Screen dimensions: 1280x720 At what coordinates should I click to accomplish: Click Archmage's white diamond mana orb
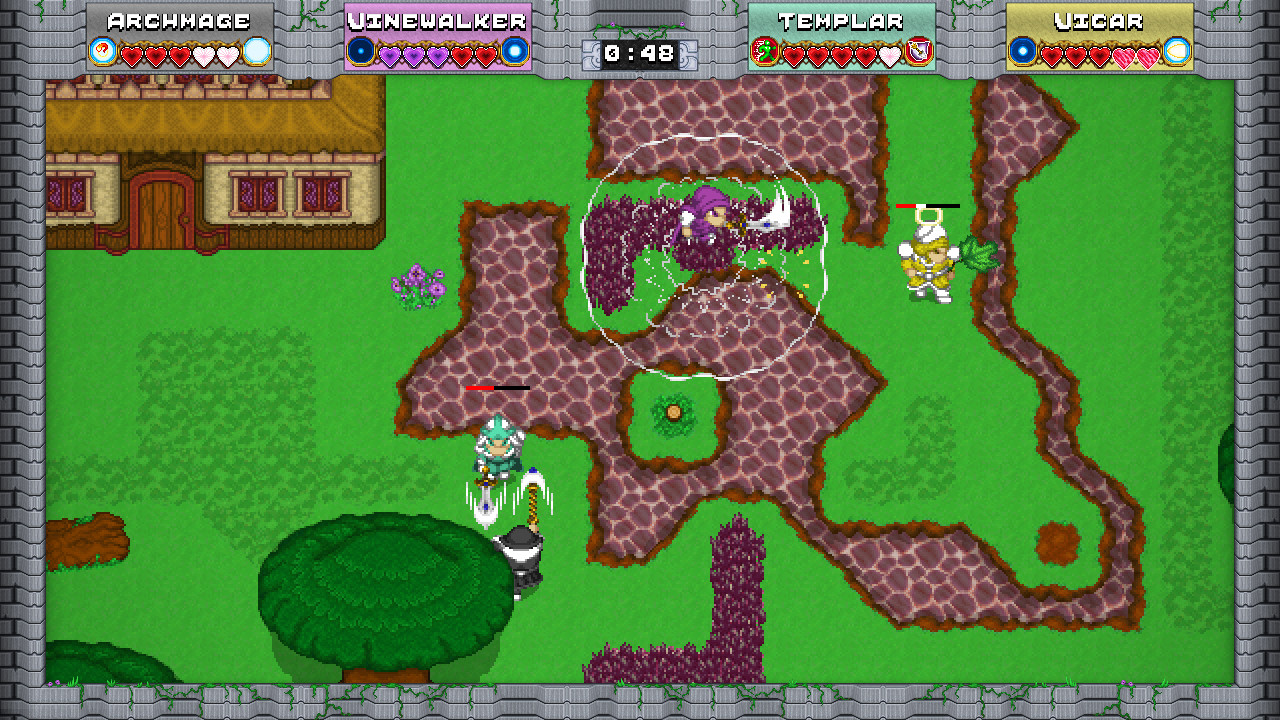click(x=255, y=50)
